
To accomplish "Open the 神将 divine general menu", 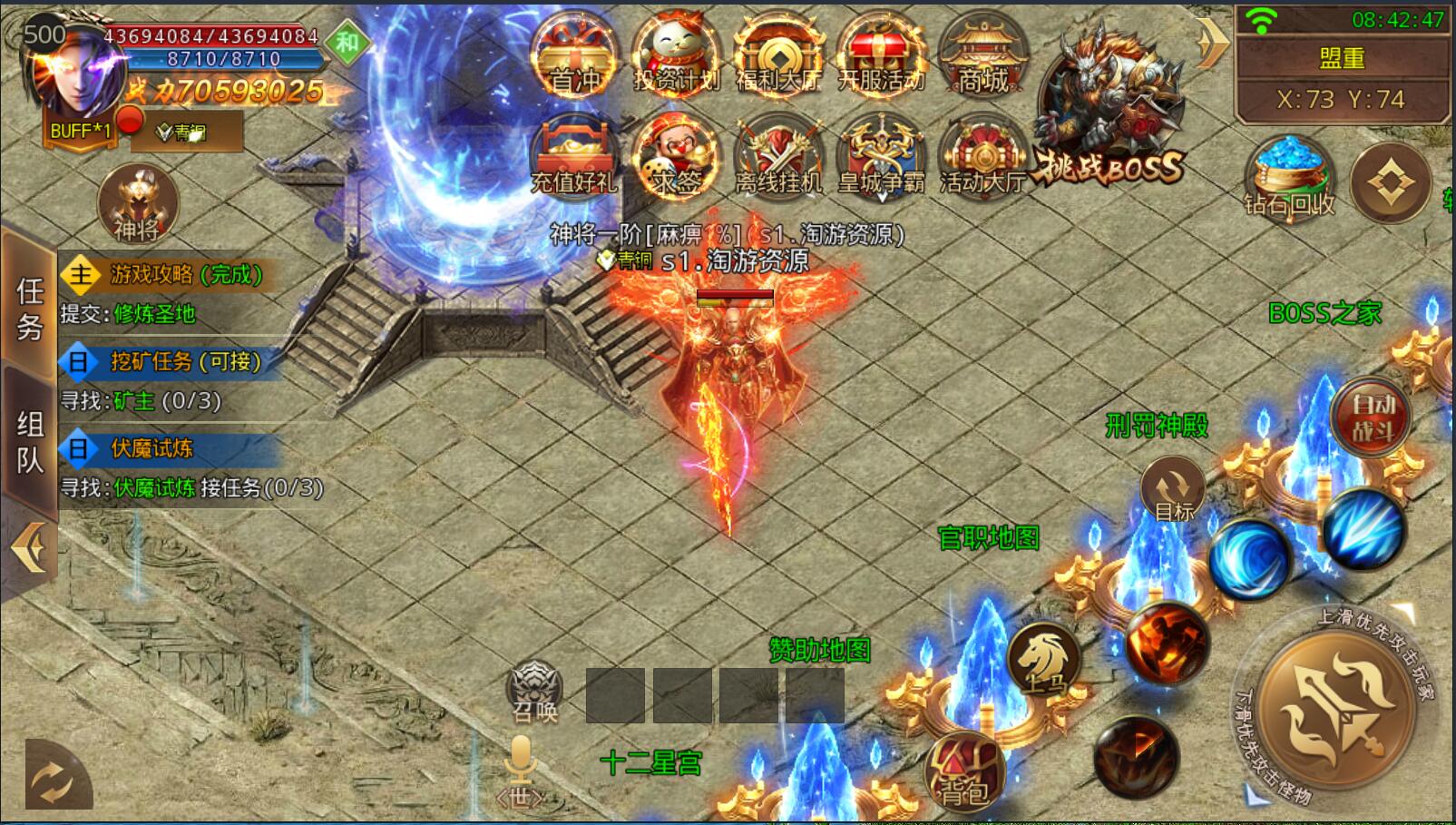I will point(137,203).
